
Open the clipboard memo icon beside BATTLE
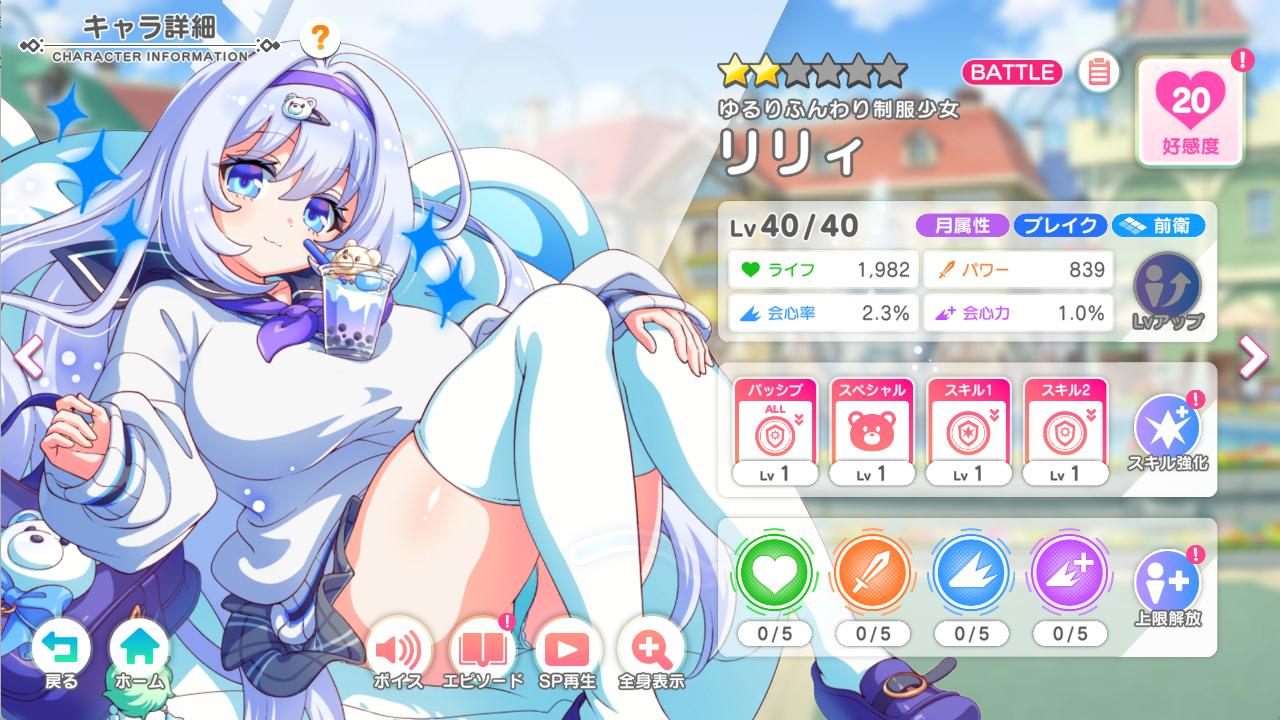(x=1097, y=72)
